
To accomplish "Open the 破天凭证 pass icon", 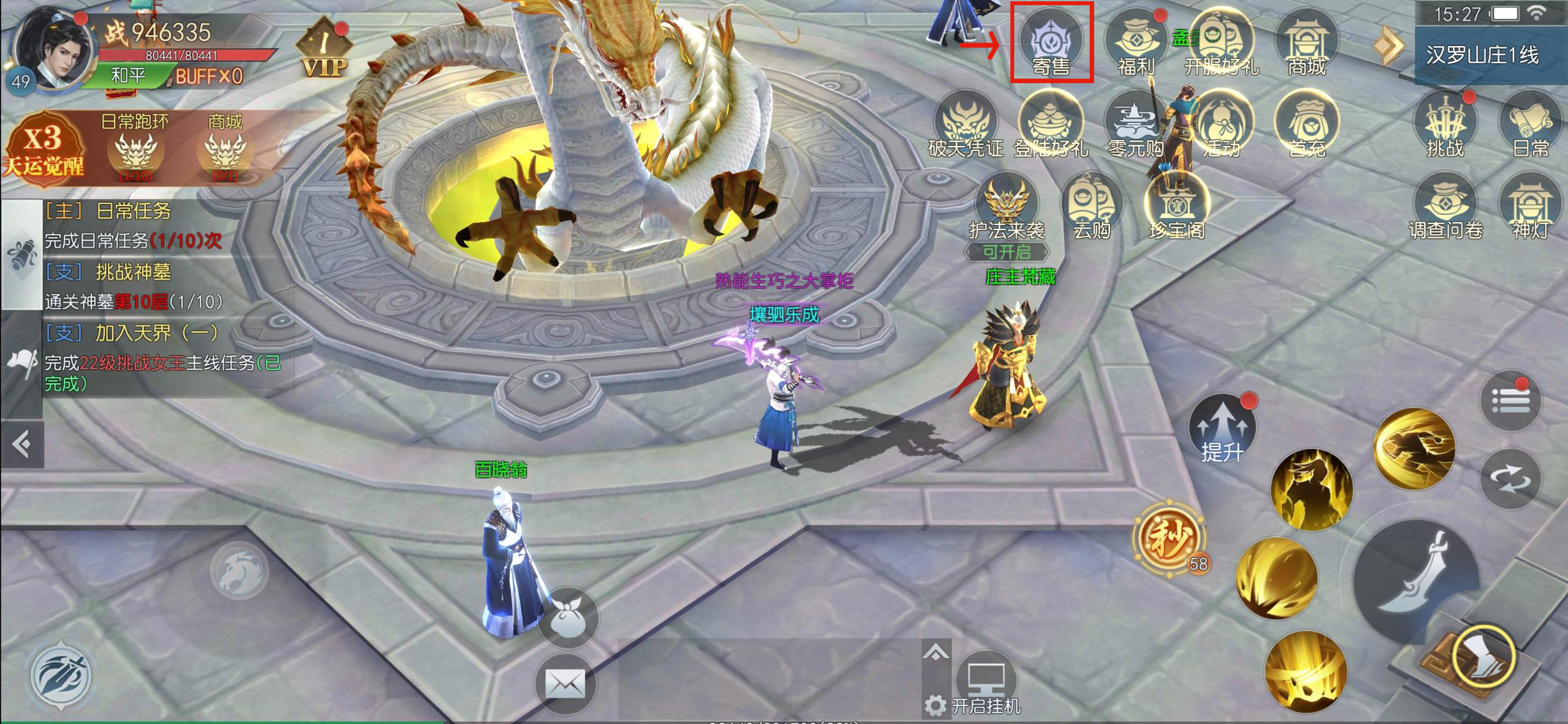I will point(966,125).
